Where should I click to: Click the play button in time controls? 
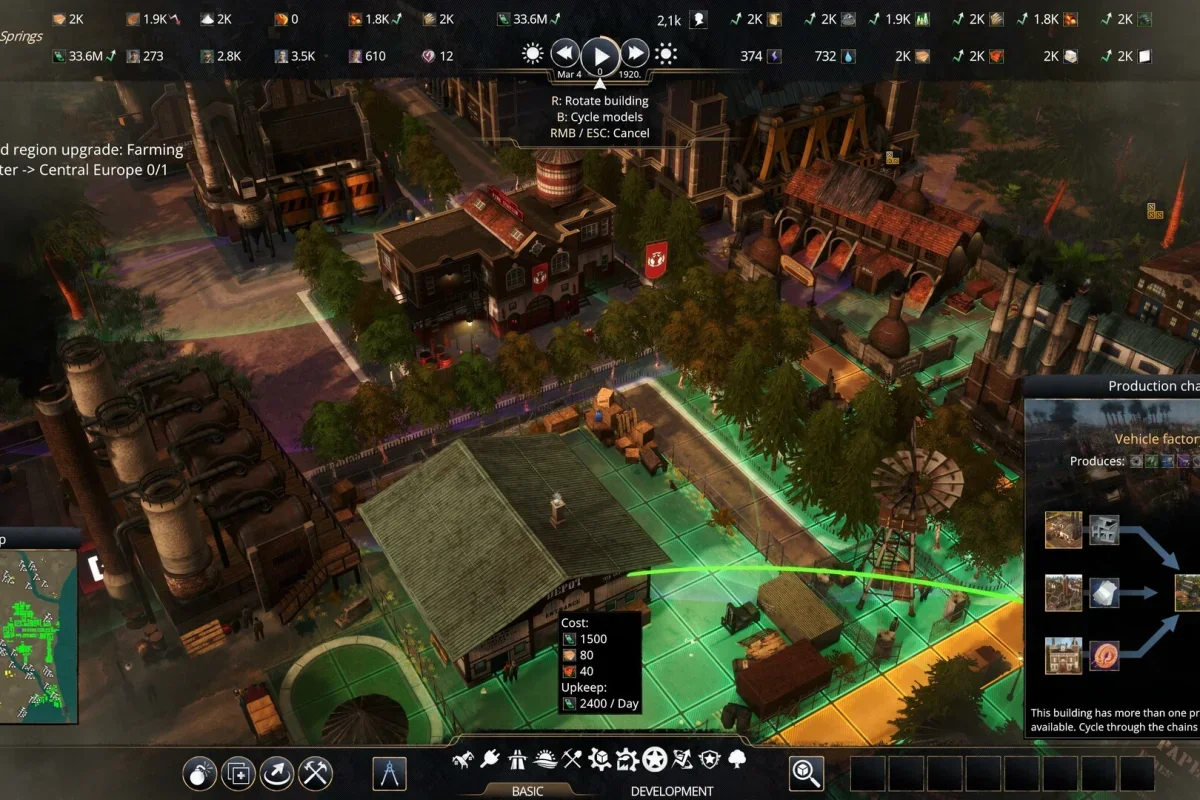point(600,54)
